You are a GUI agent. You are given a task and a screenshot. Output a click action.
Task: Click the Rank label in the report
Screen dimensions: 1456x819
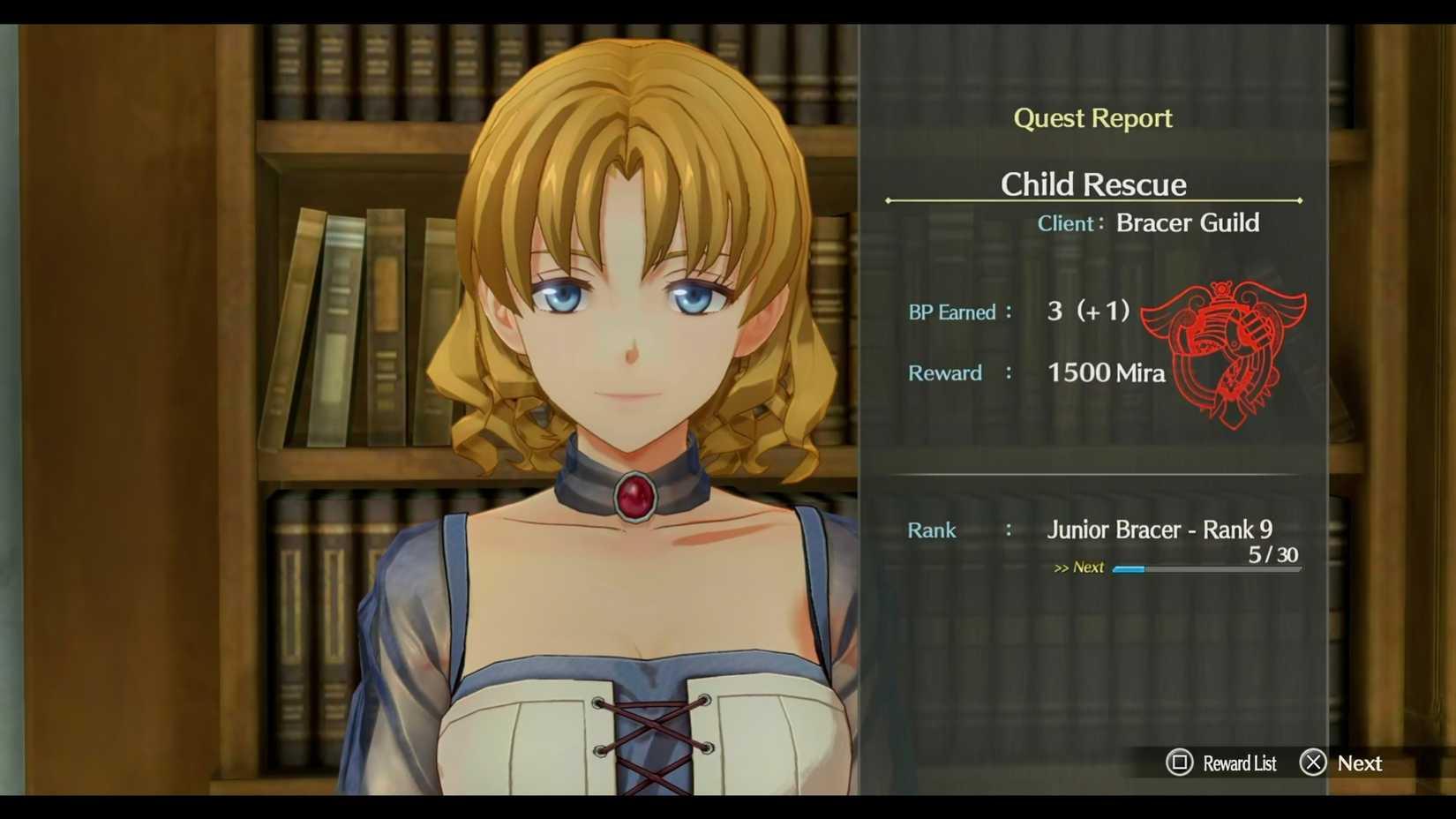pyautogui.click(x=932, y=530)
